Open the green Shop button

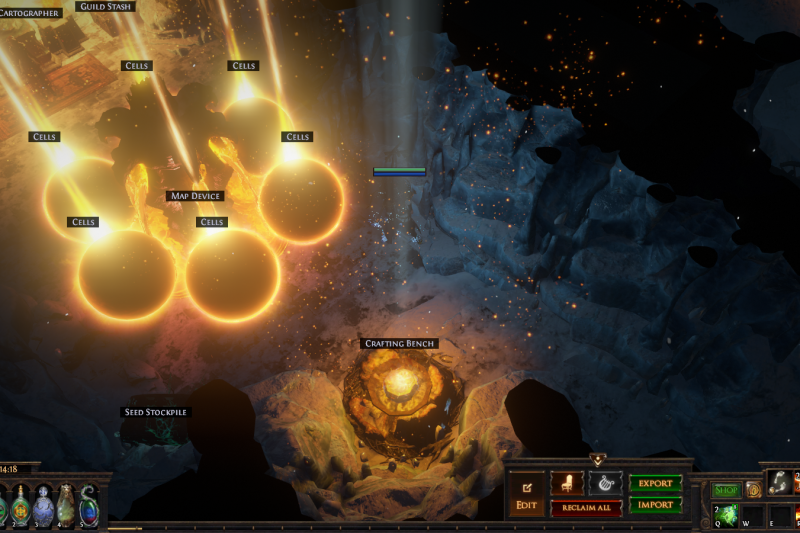(x=726, y=490)
